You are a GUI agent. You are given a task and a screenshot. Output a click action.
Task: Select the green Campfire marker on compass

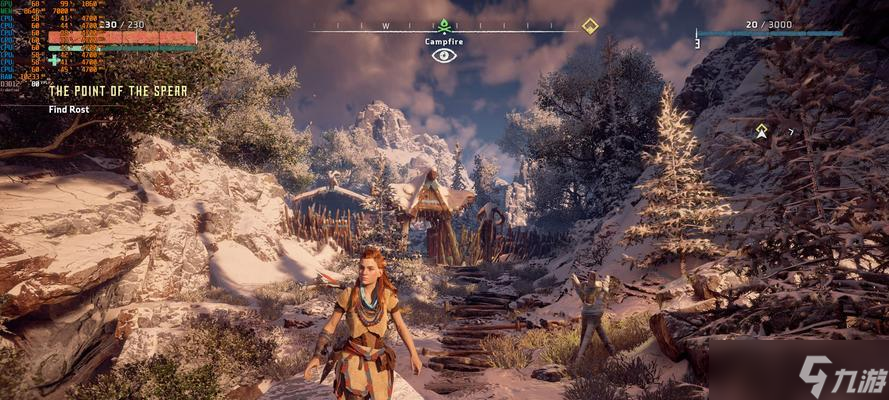tap(443, 26)
